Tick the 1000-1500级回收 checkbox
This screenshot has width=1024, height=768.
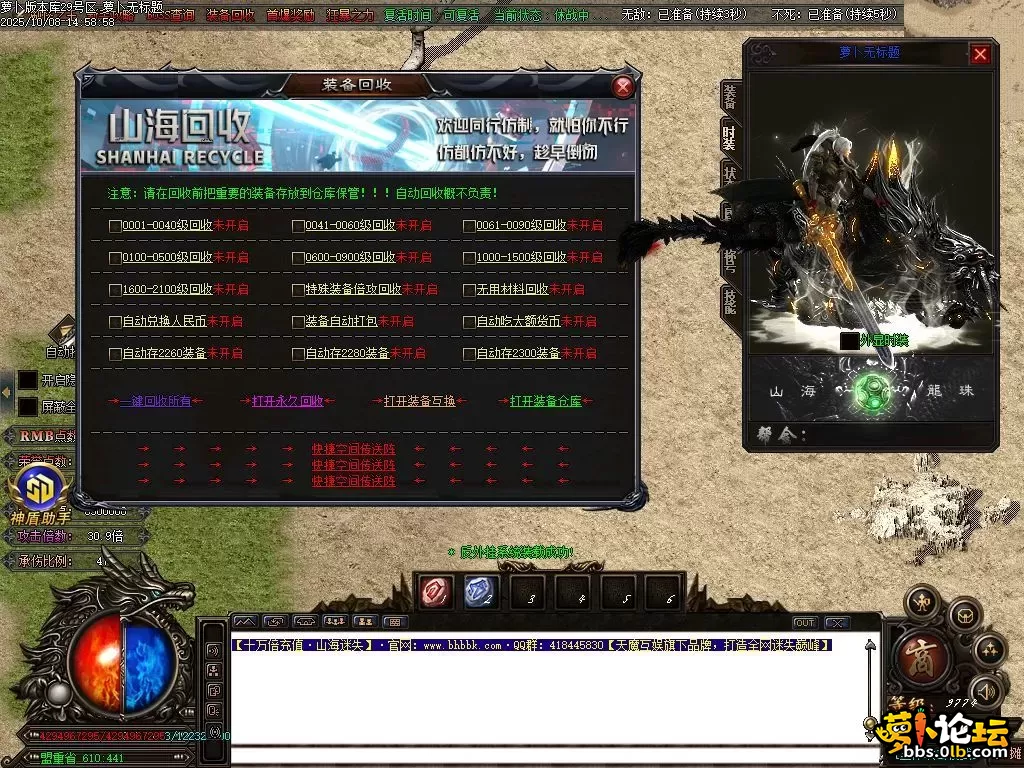pos(469,258)
